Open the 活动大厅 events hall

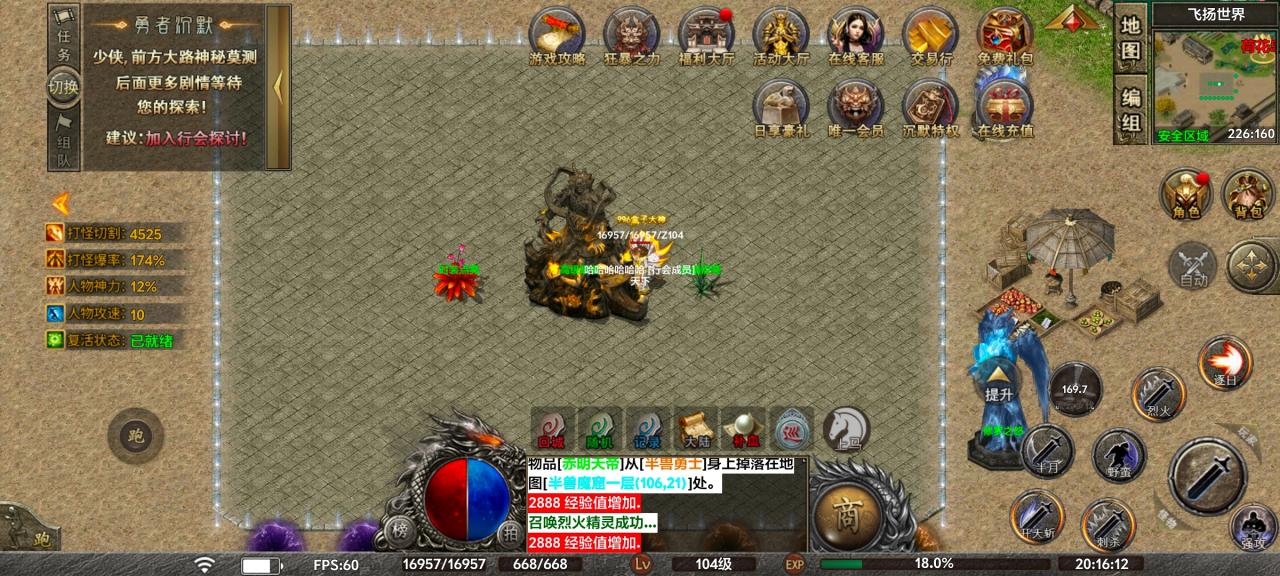click(x=781, y=34)
